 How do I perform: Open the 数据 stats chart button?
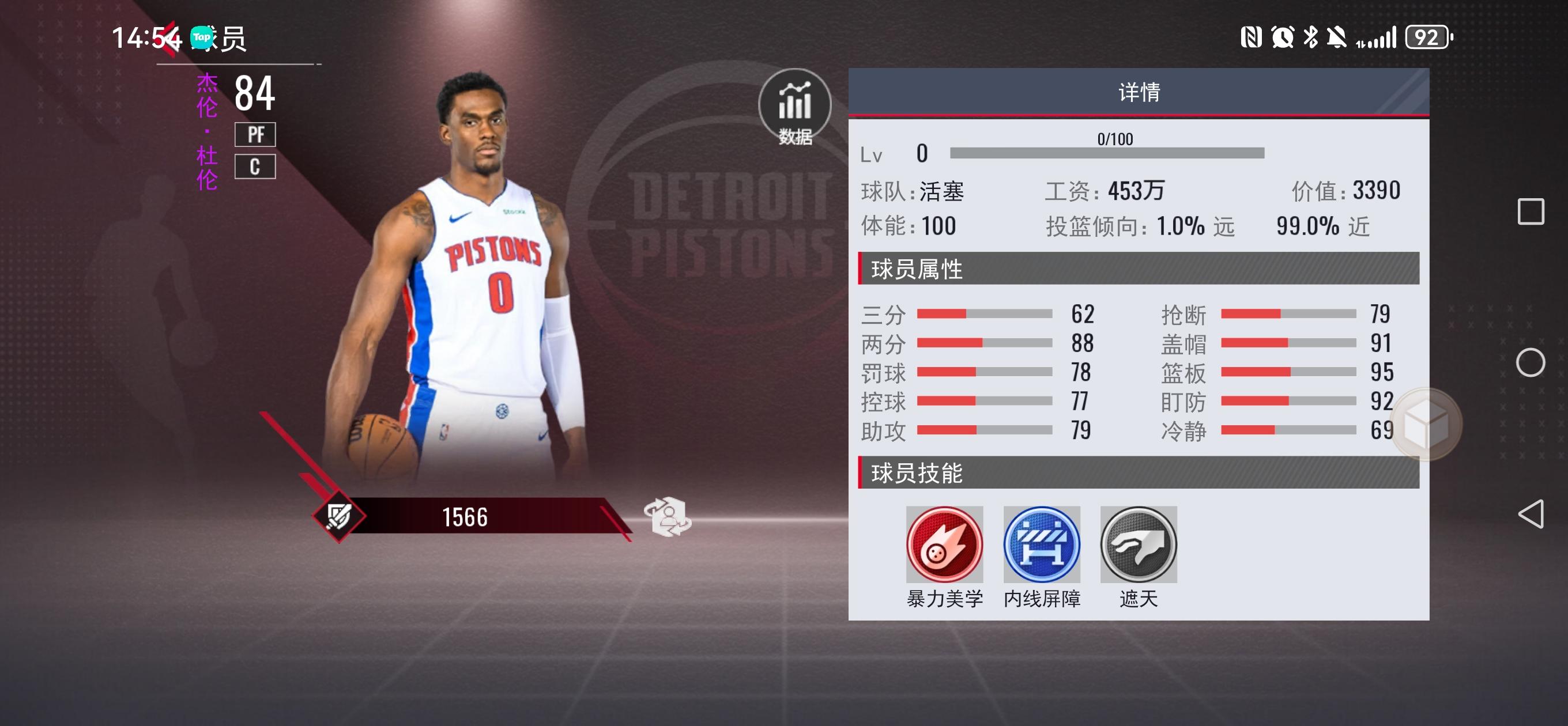[x=794, y=106]
